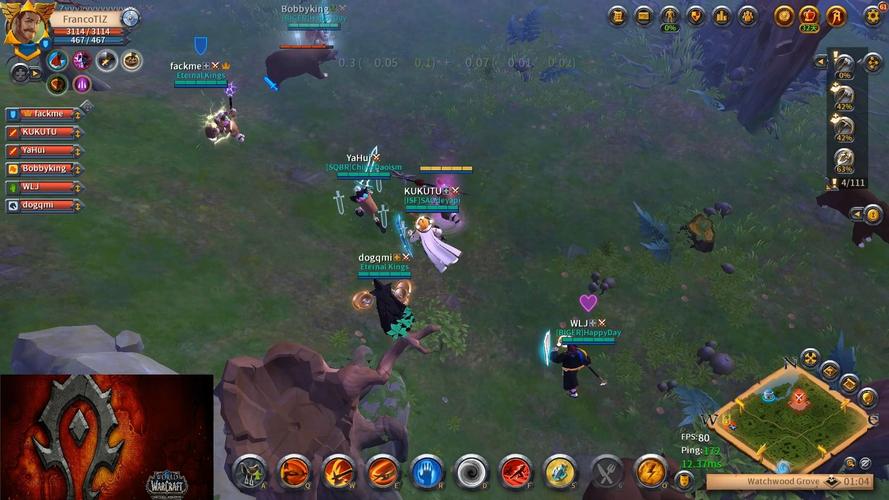Activate the lightning bolt mount ability
The image size is (889, 500).
click(651, 469)
